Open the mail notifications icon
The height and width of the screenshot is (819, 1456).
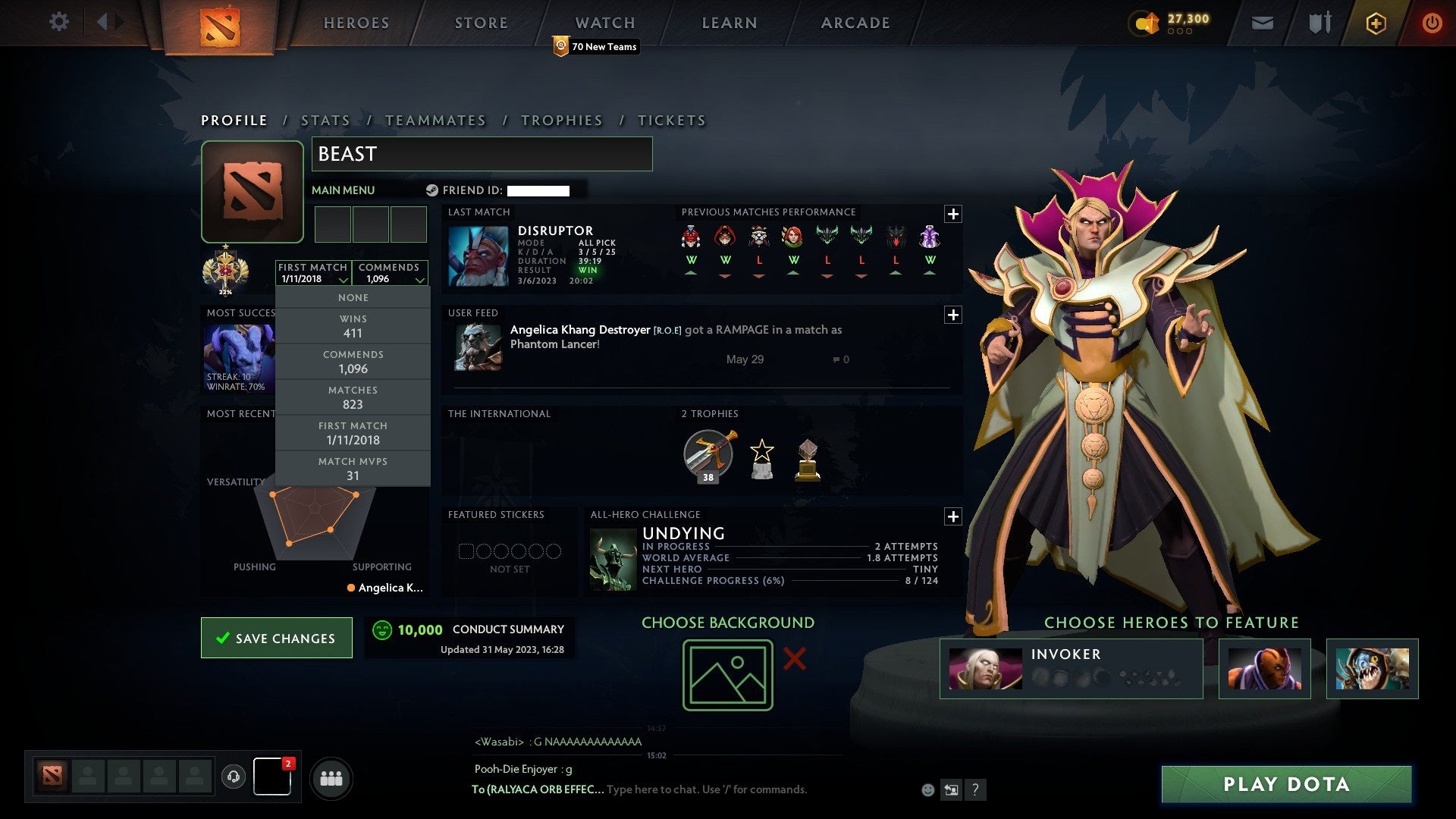(x=1262, y=23)
